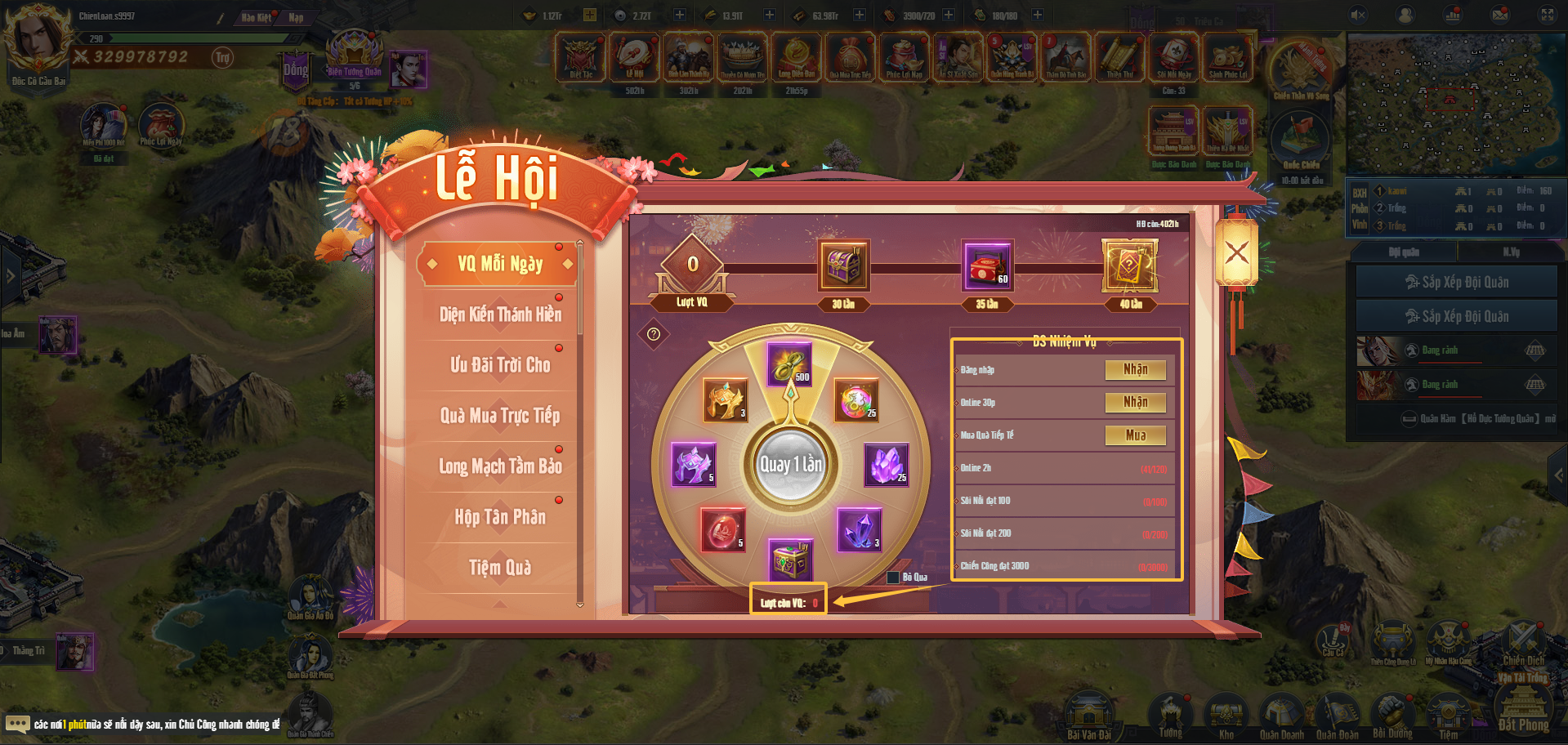The image size is (1568, 745).
Task: Open the chat speech bubble icon
Action: tap(17, 724)
